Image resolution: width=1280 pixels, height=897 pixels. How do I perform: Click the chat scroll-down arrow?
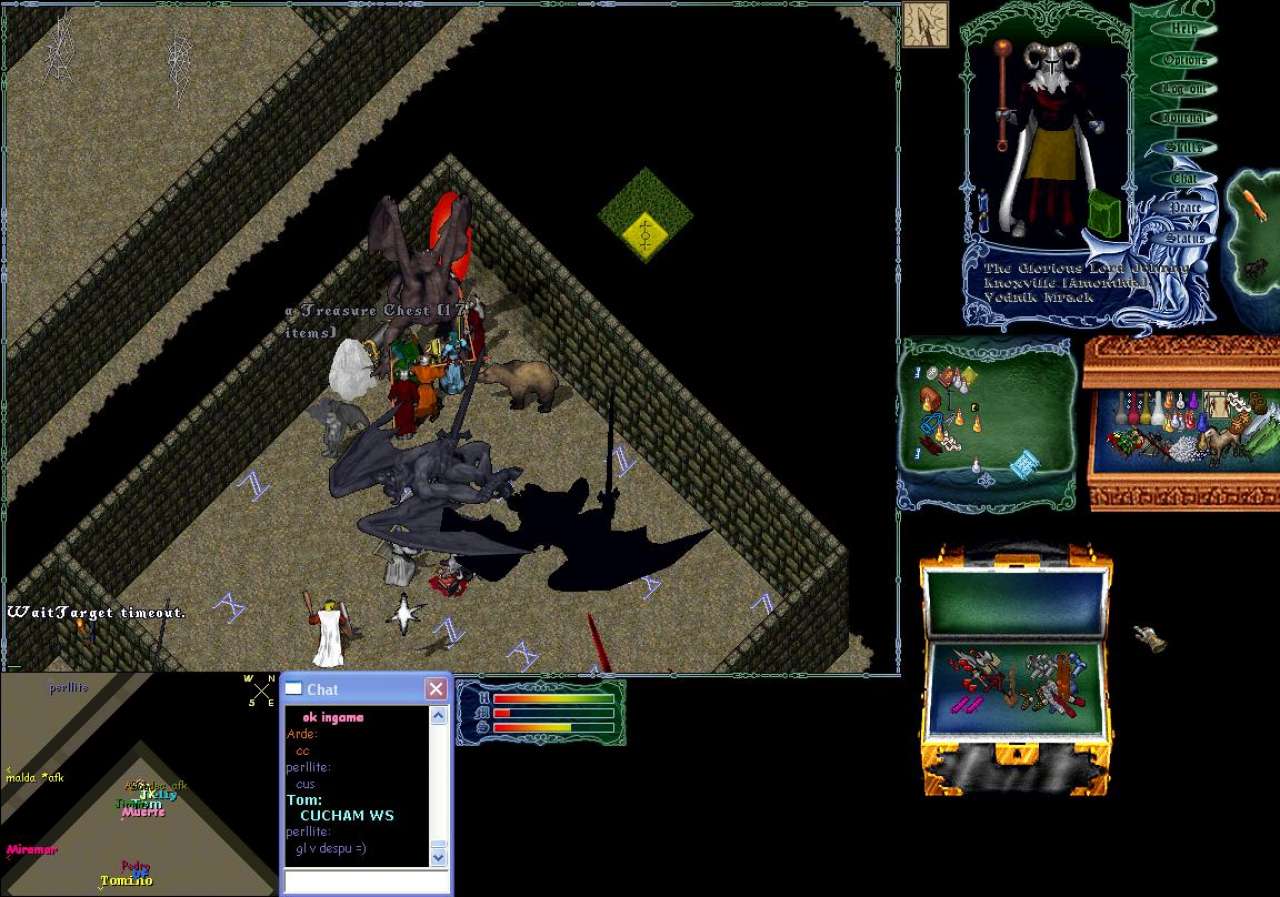tap(439, 857)
